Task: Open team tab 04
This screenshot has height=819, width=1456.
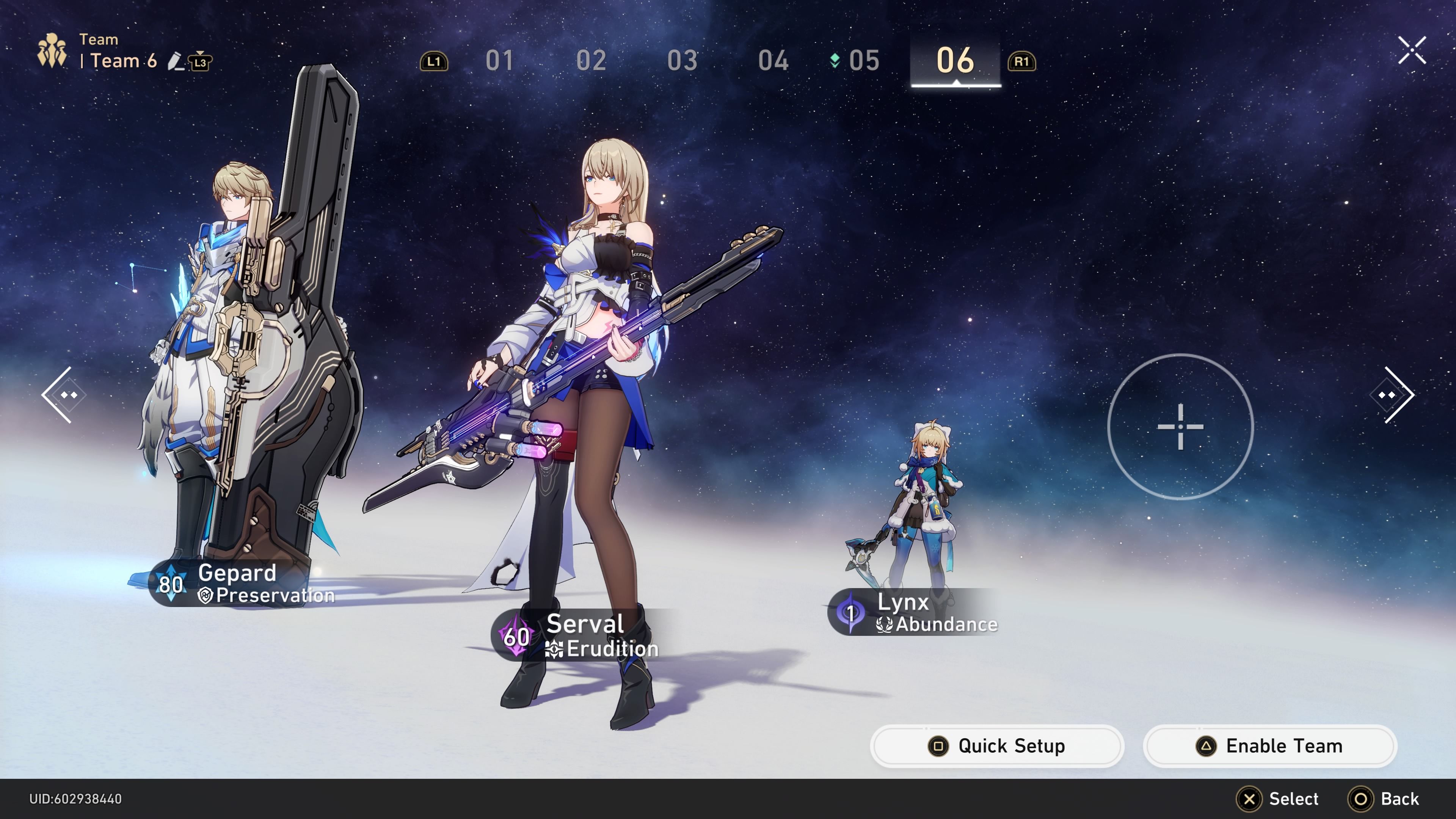Action: click(x=773, y=61)
